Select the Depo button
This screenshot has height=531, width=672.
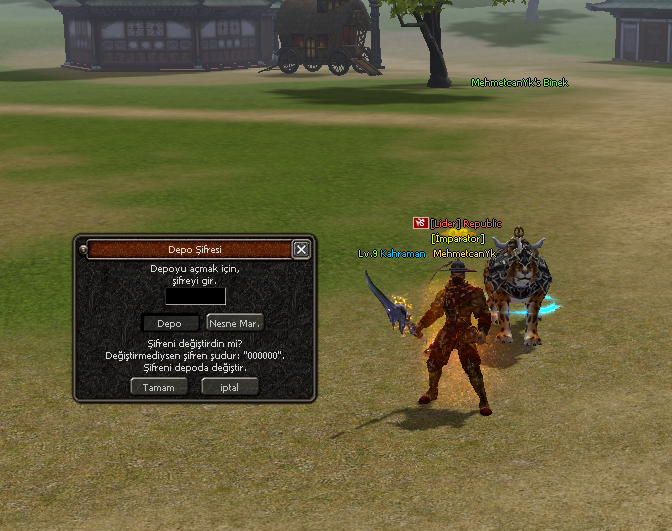click(x=170, y=323)
